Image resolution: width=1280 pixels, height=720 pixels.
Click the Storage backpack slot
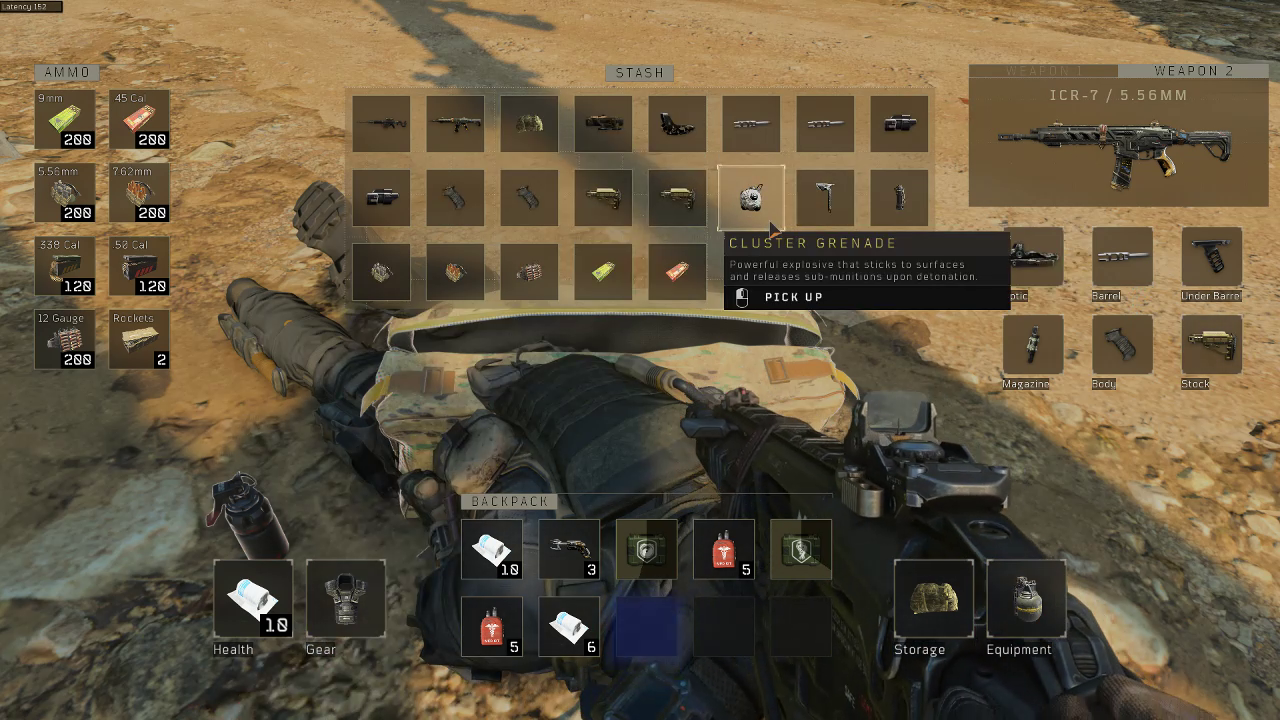[x=934, y=598]
